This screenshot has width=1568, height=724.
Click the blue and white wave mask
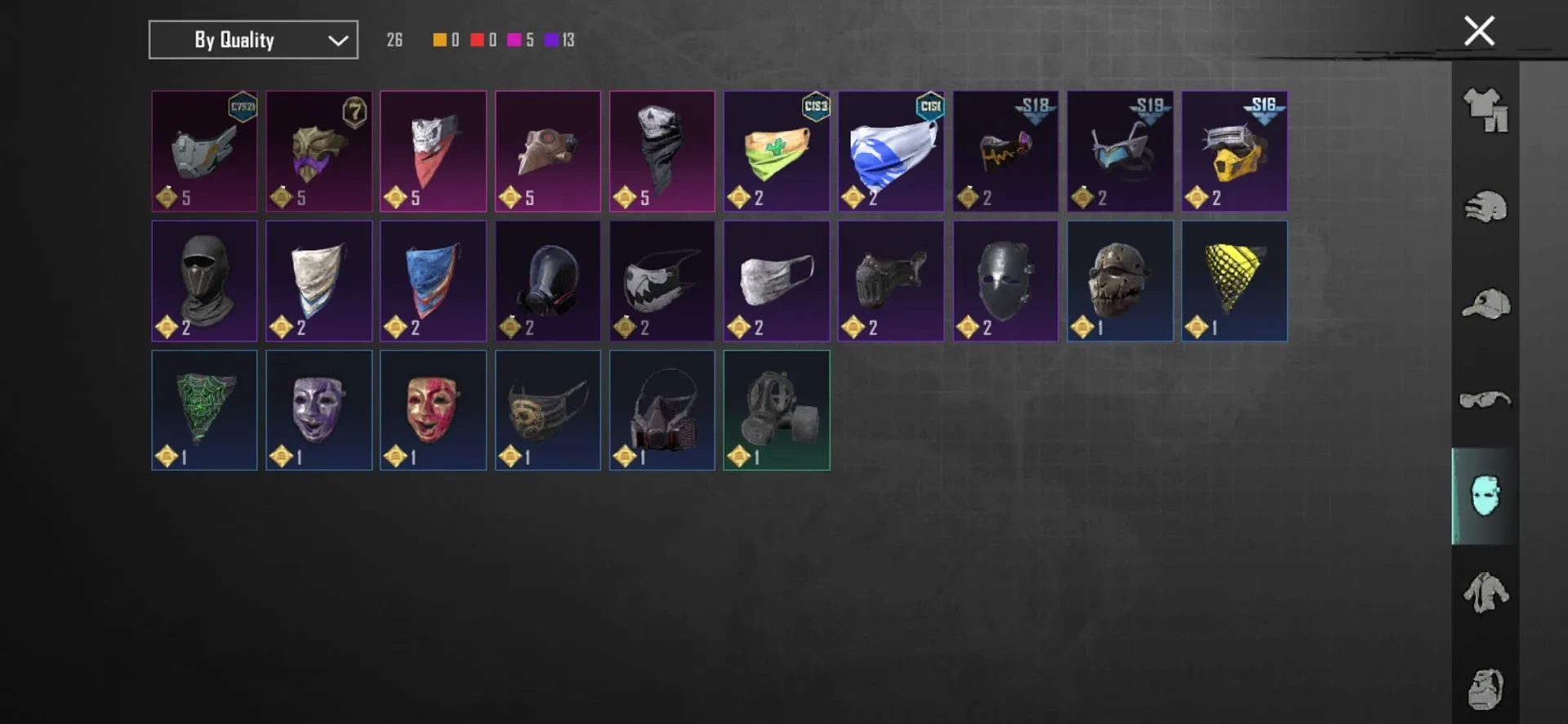tap(890, 151)
